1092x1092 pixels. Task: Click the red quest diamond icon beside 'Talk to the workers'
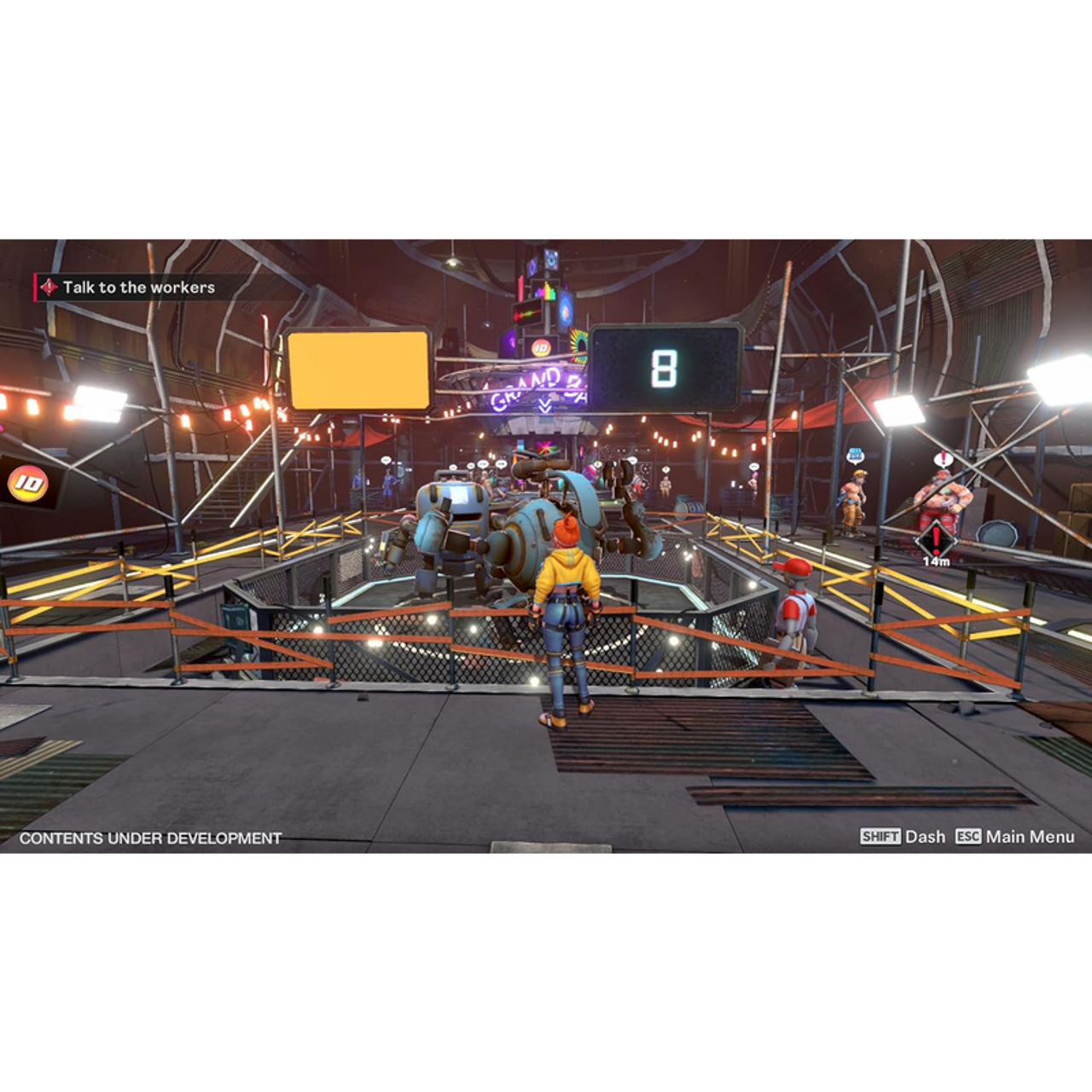point(49,287)
